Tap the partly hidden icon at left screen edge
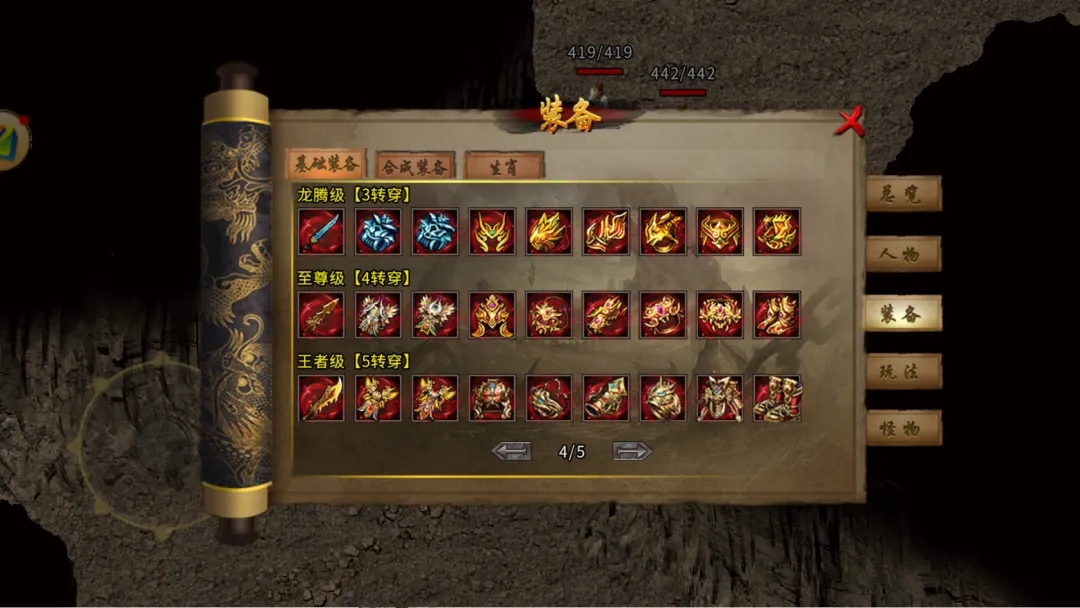This screenshot has height=608, width=1080. click(x=12, y=139)
